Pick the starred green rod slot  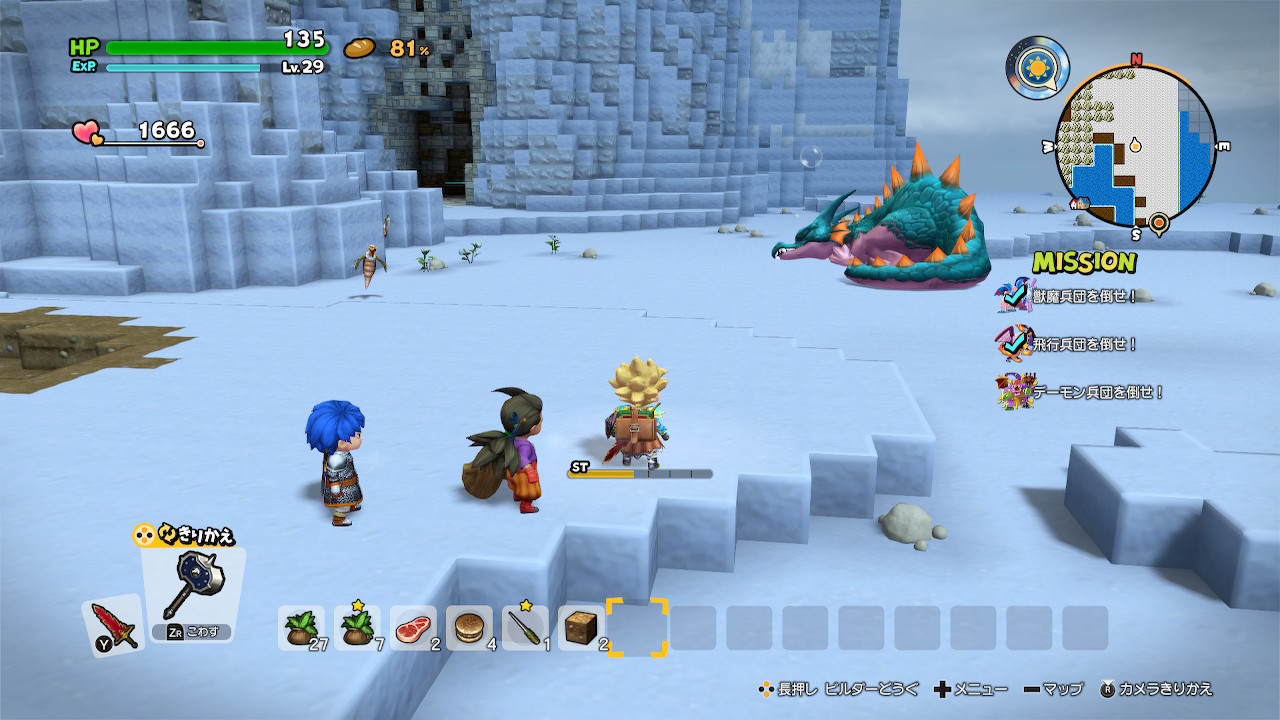point(525,628)
